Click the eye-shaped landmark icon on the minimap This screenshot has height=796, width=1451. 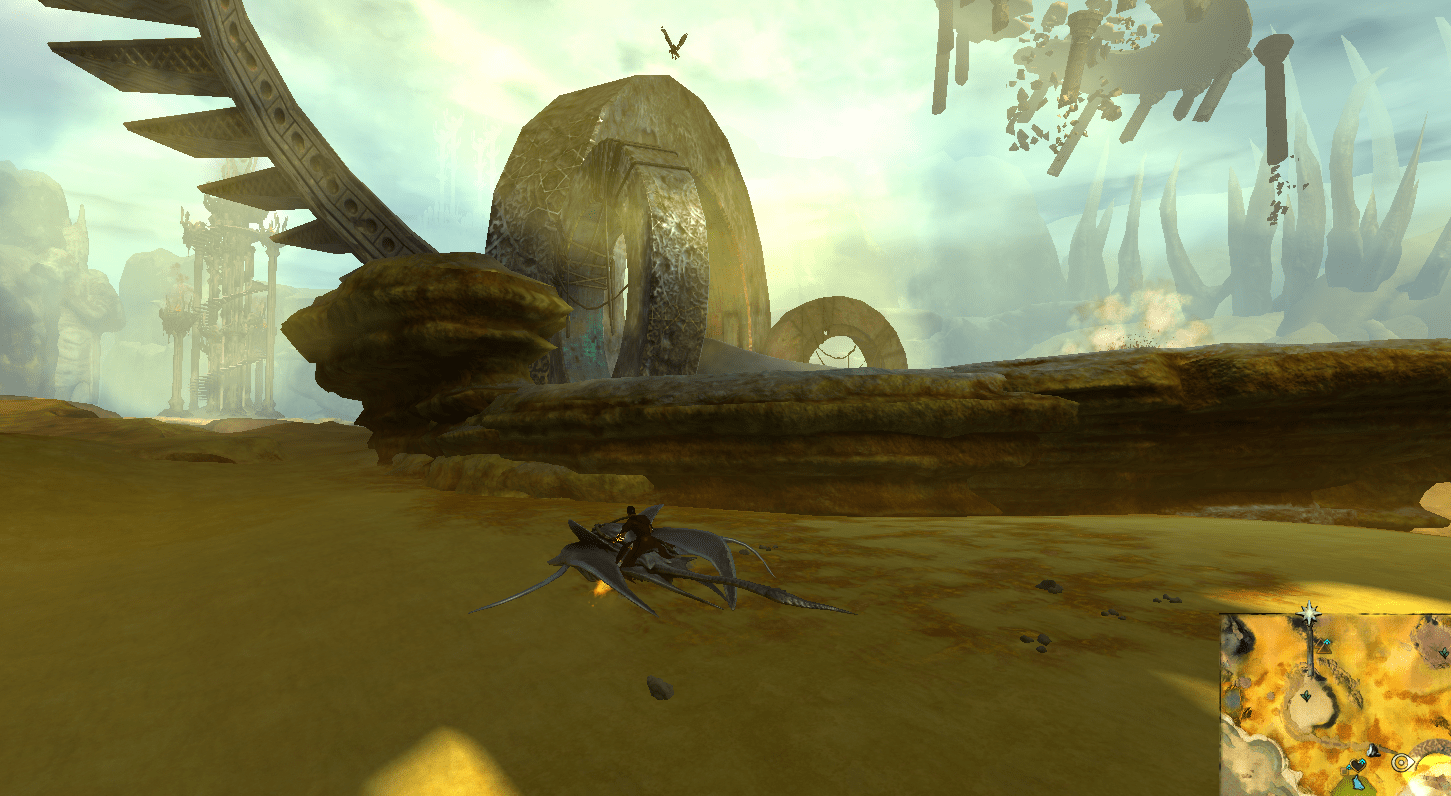tap(1402, 762)
